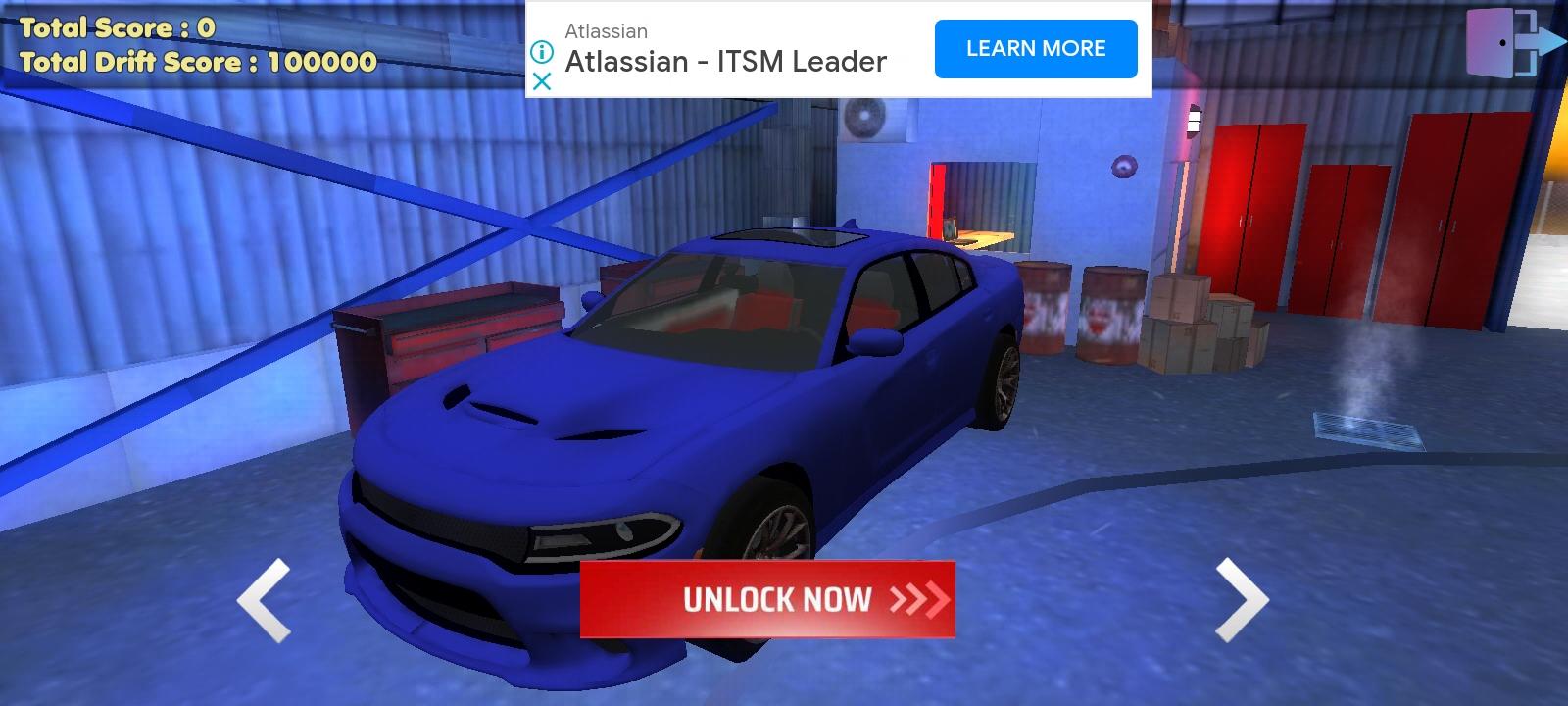Dismiss the Atlassian ad with the X
This screenshot has width=1568, height=706.
click(x=540, y=82)
